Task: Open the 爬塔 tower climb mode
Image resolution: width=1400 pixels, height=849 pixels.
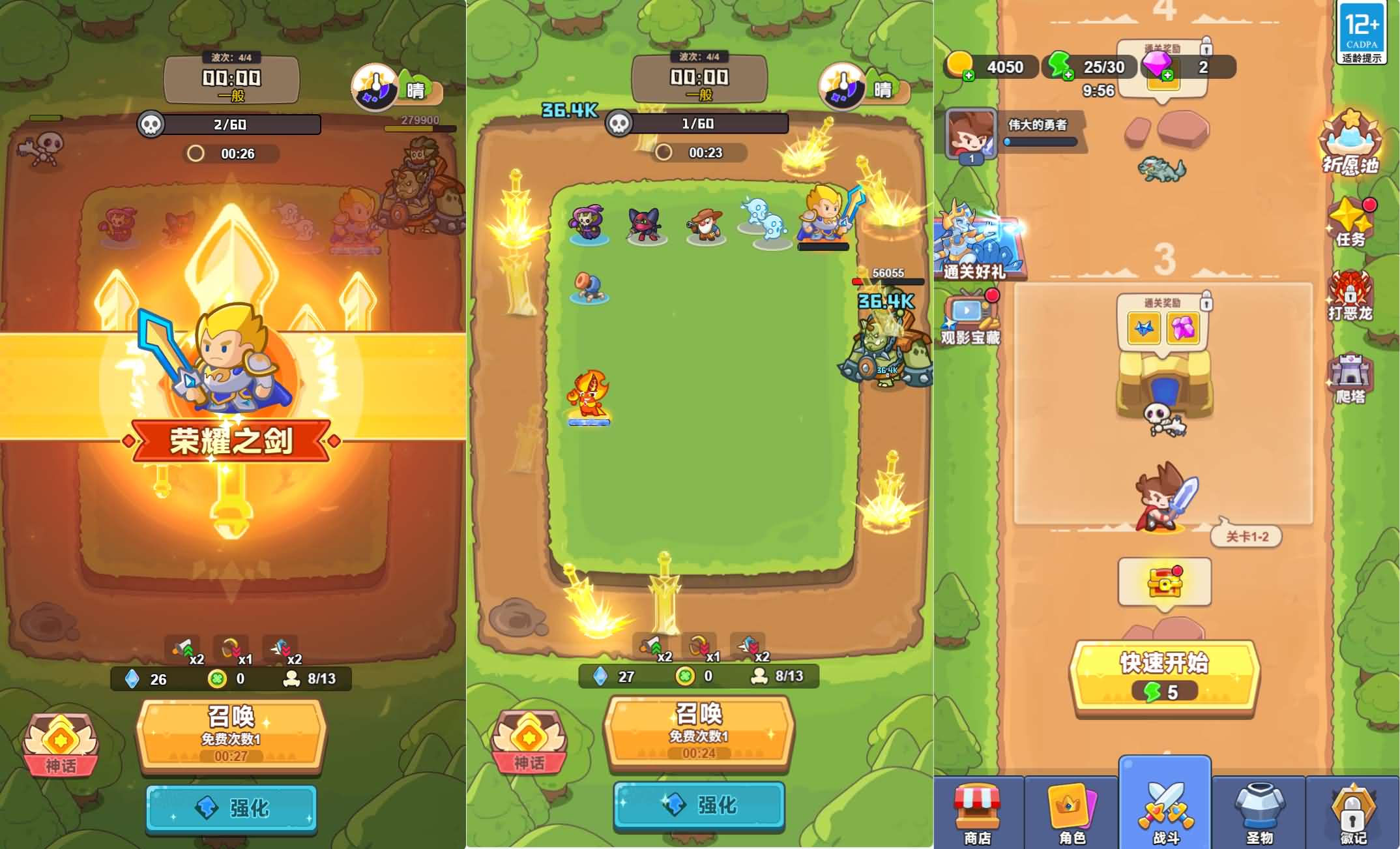Action: click(x=1350, y=380)
